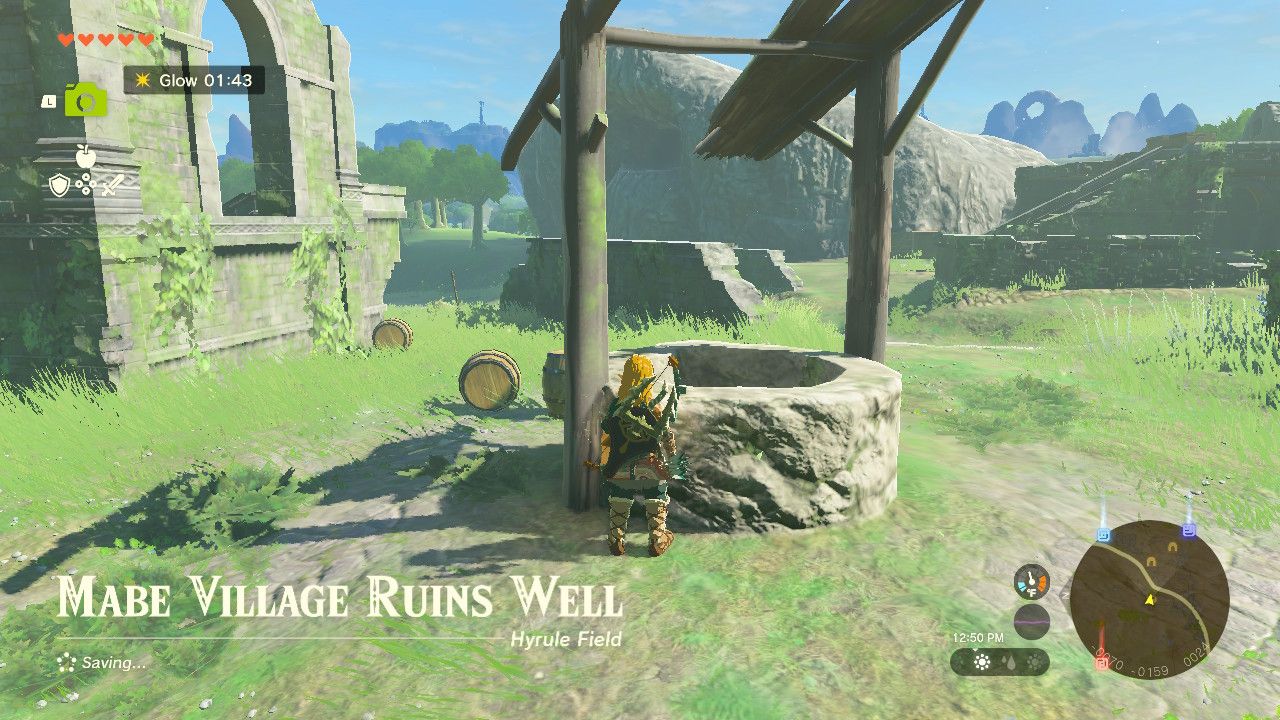Click the rain droplets forecast icon
The width and height of the screenshot is (1280, 720).
pyautogui.click(x=1009, y=662)
